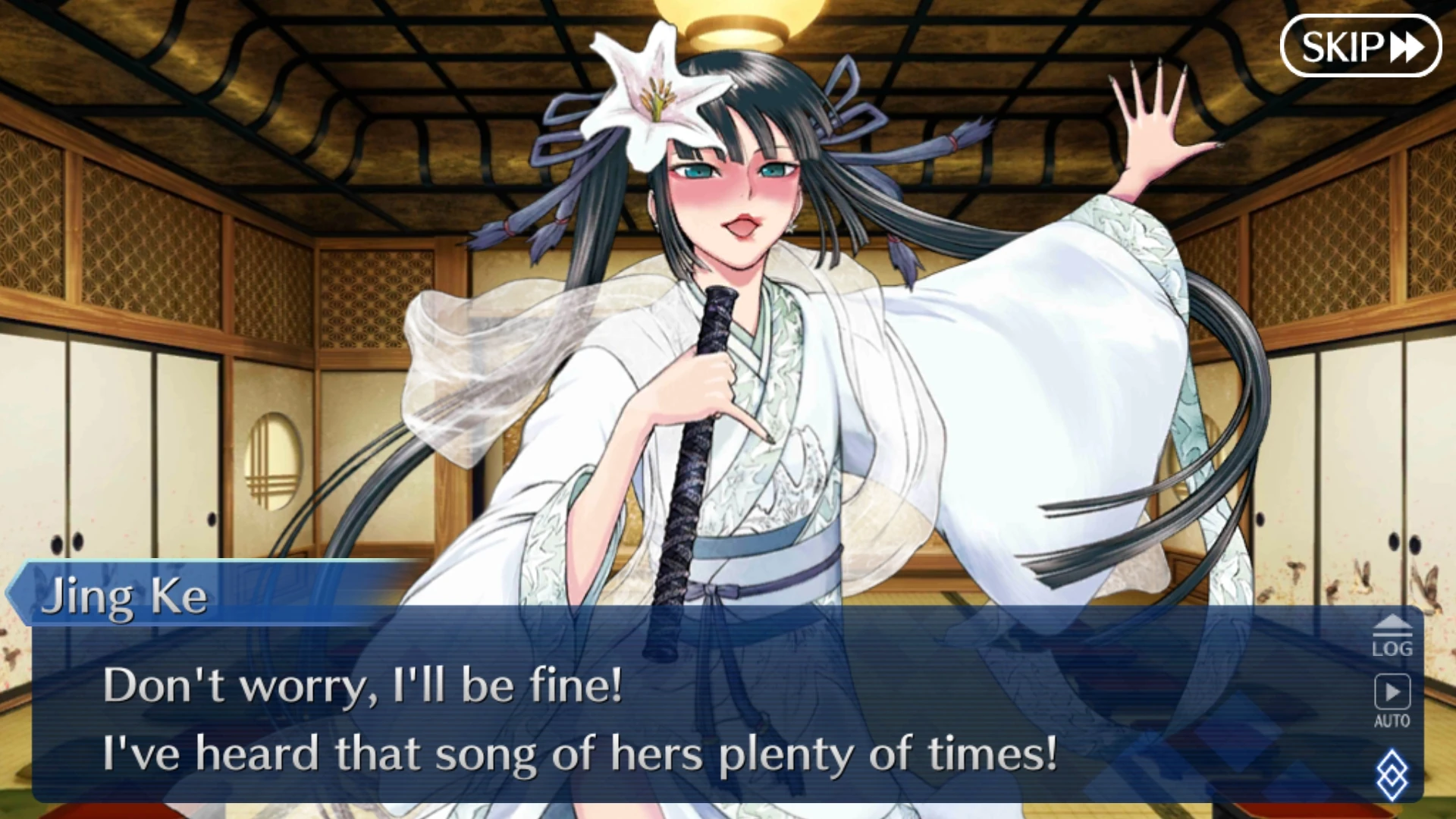Image resolution: width=1456 pixels, height=819 pixels.
Task: Click the AUTO label under the play icon
Action: pyautogui.click(x=1393, y=720)
